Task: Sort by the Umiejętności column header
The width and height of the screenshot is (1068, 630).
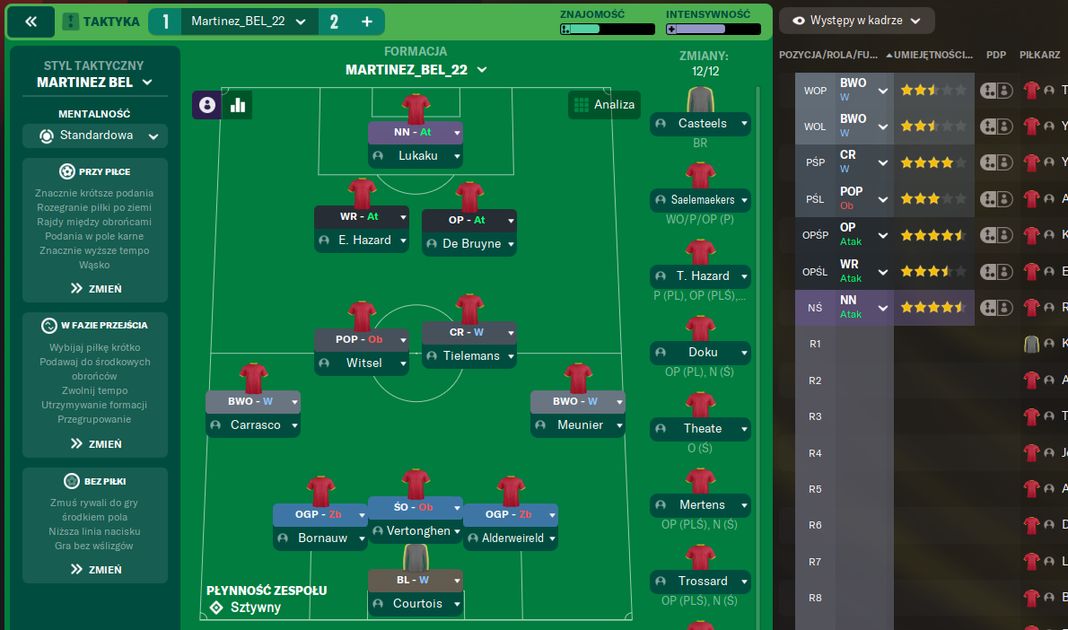Action: click(x=932, y=55)
